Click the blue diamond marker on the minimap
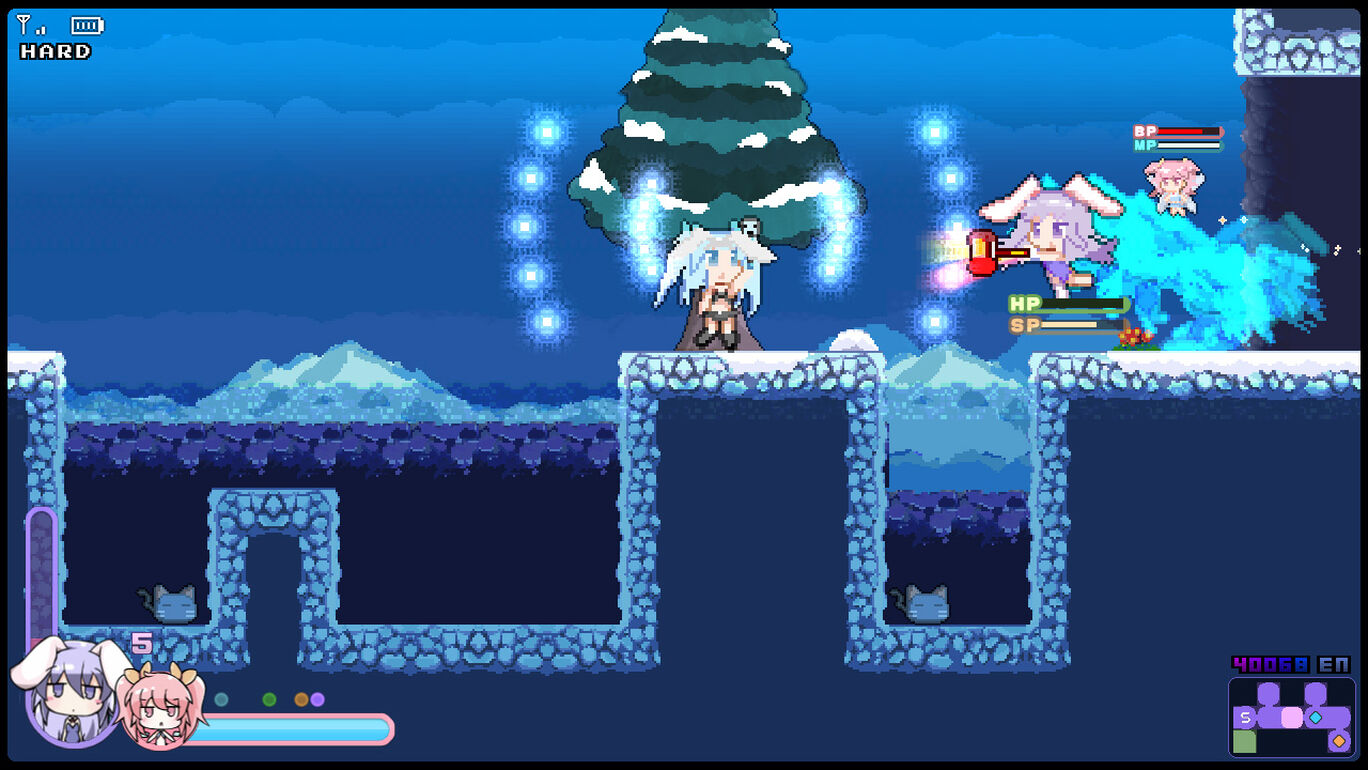This screenshot has width=1368, height=770. click(x=1315, y=717)
